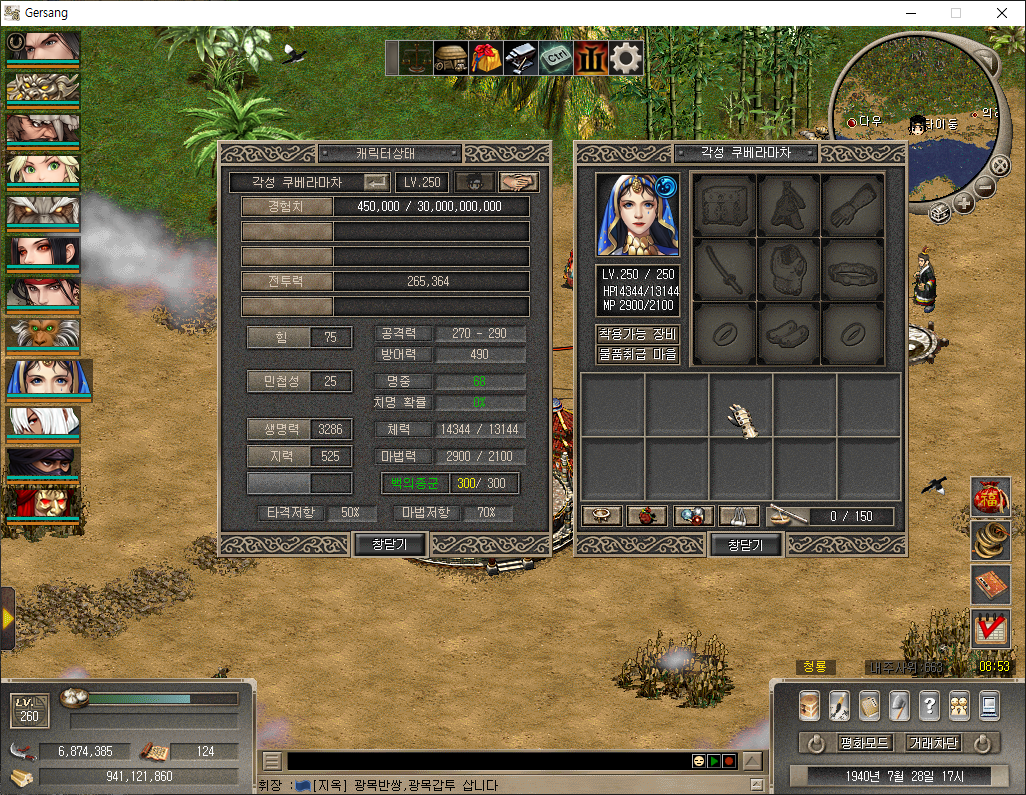Open the question mark help button
The image size is (1026, 795).
coord(929,705)
